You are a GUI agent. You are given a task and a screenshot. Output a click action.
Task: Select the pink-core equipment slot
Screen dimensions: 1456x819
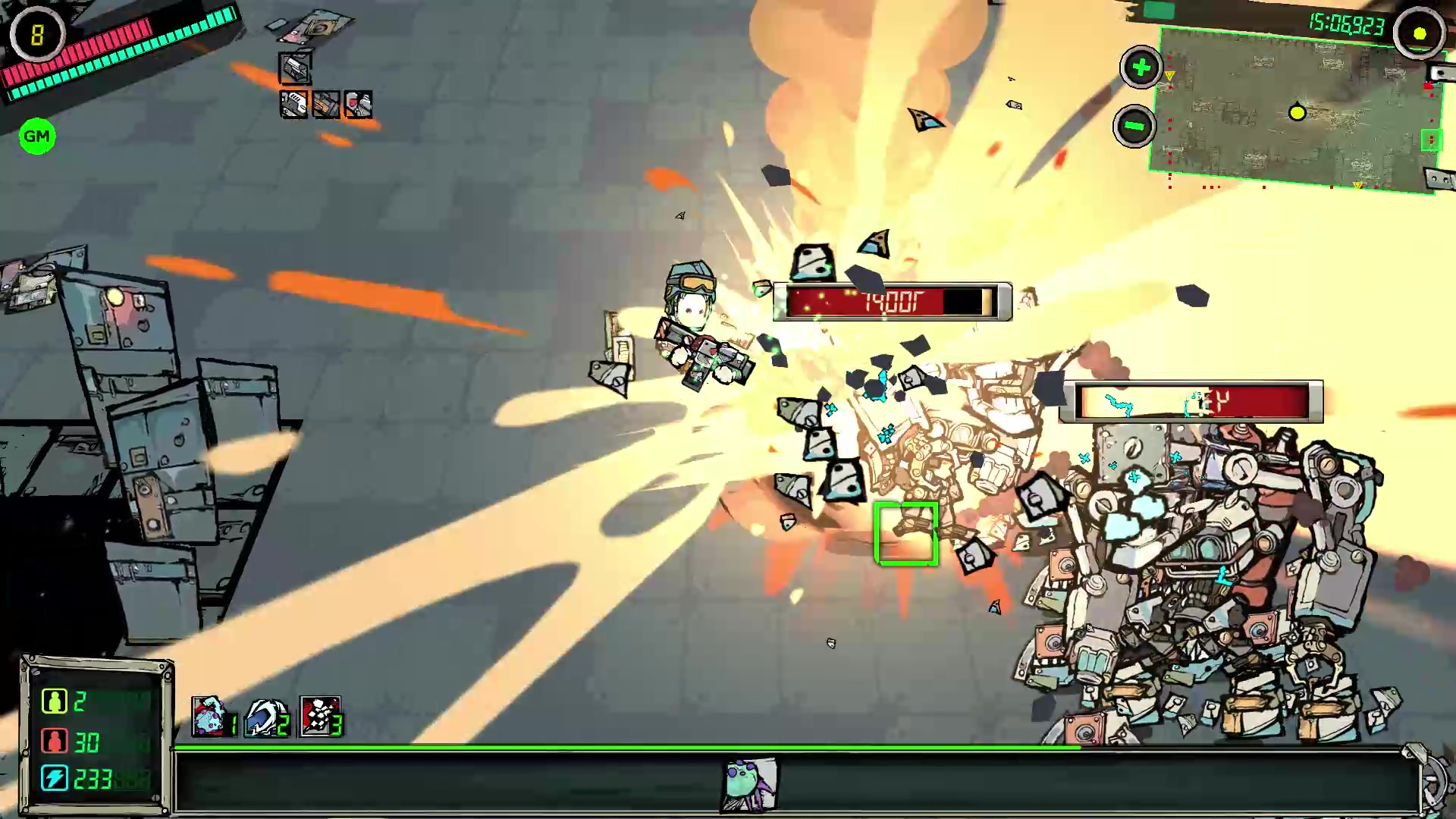358,104
